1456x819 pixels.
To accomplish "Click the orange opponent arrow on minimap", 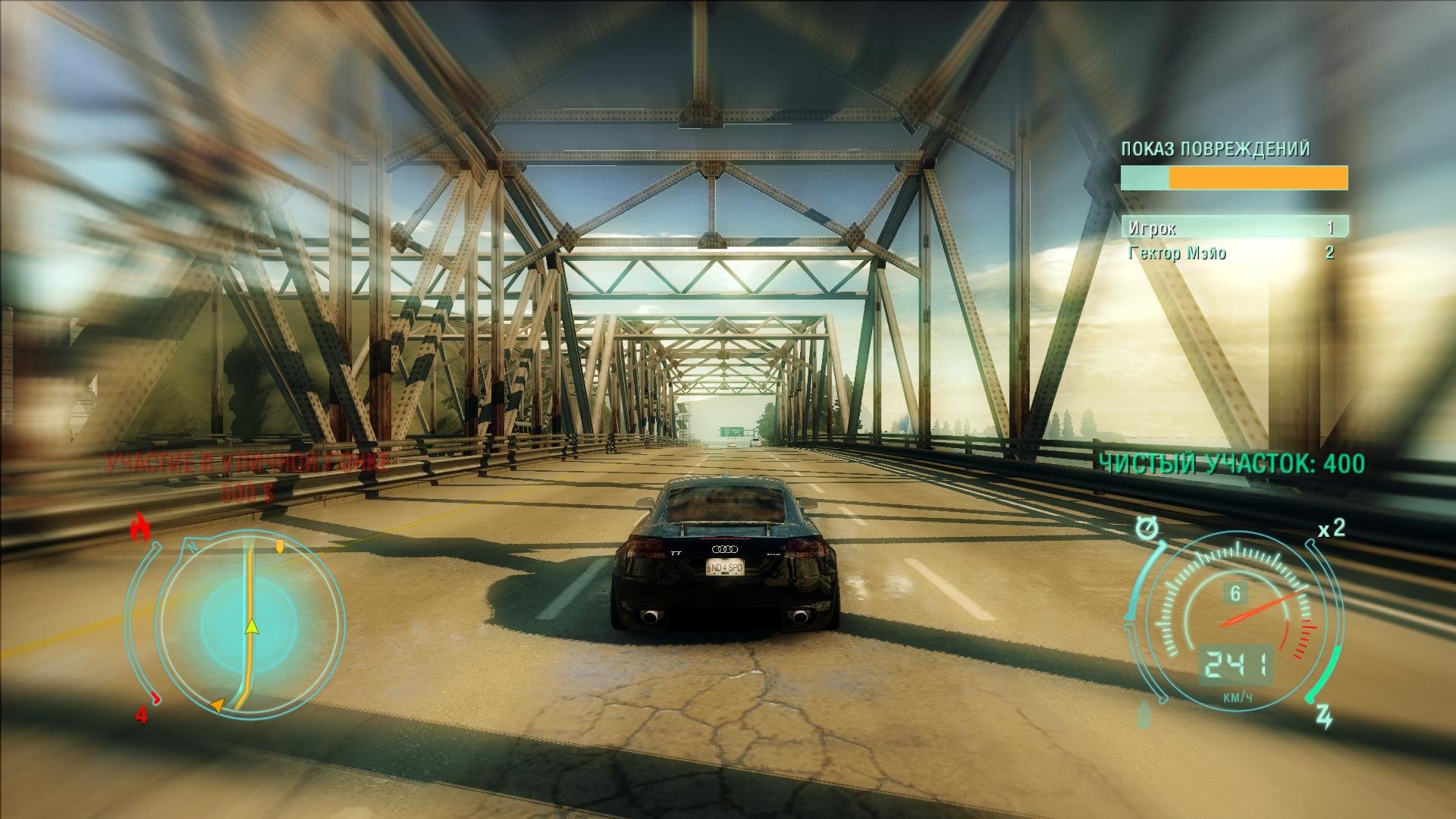I will (x=217, y=705).
